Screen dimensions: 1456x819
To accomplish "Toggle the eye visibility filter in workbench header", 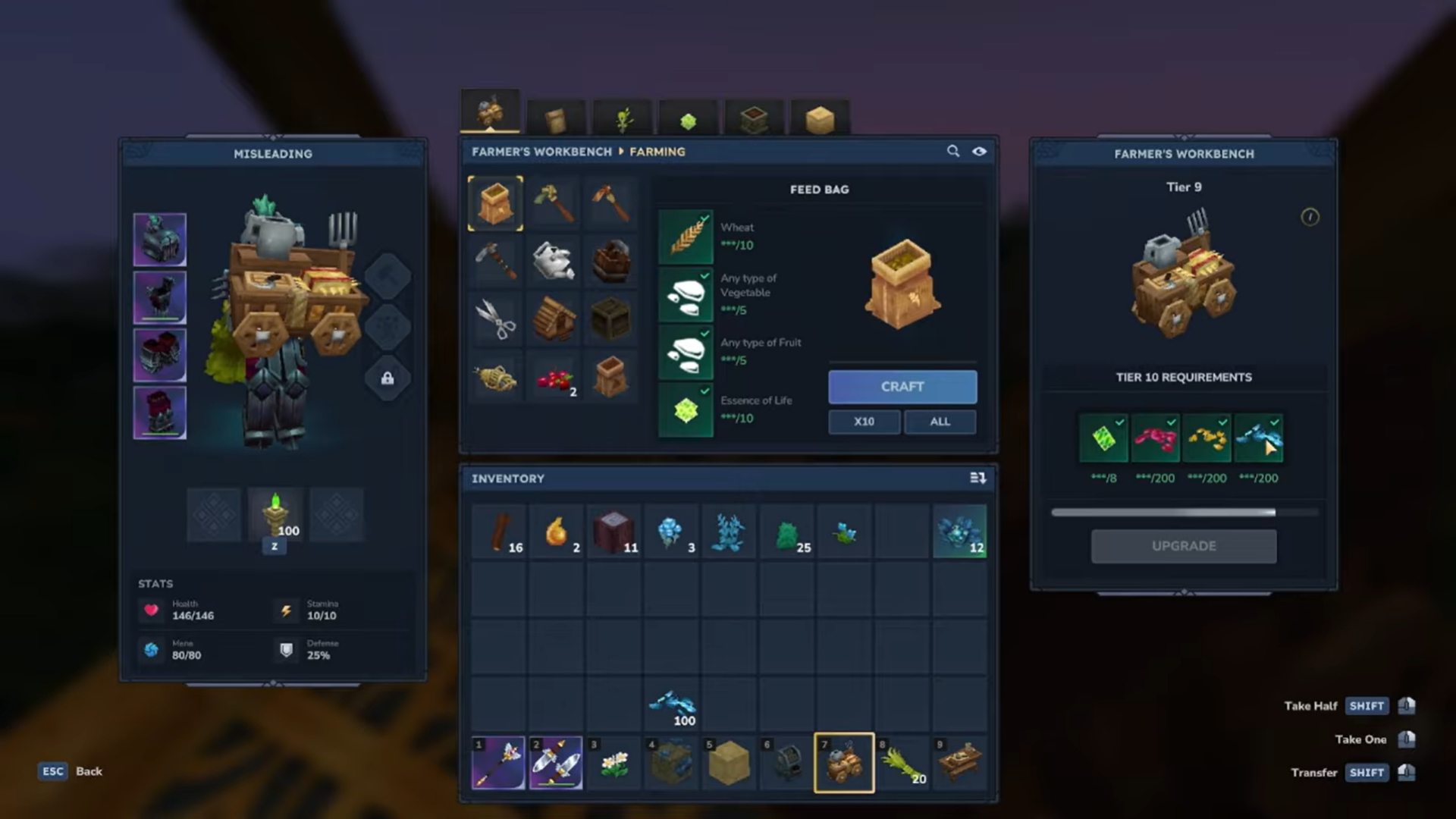I will coord(979,151).
